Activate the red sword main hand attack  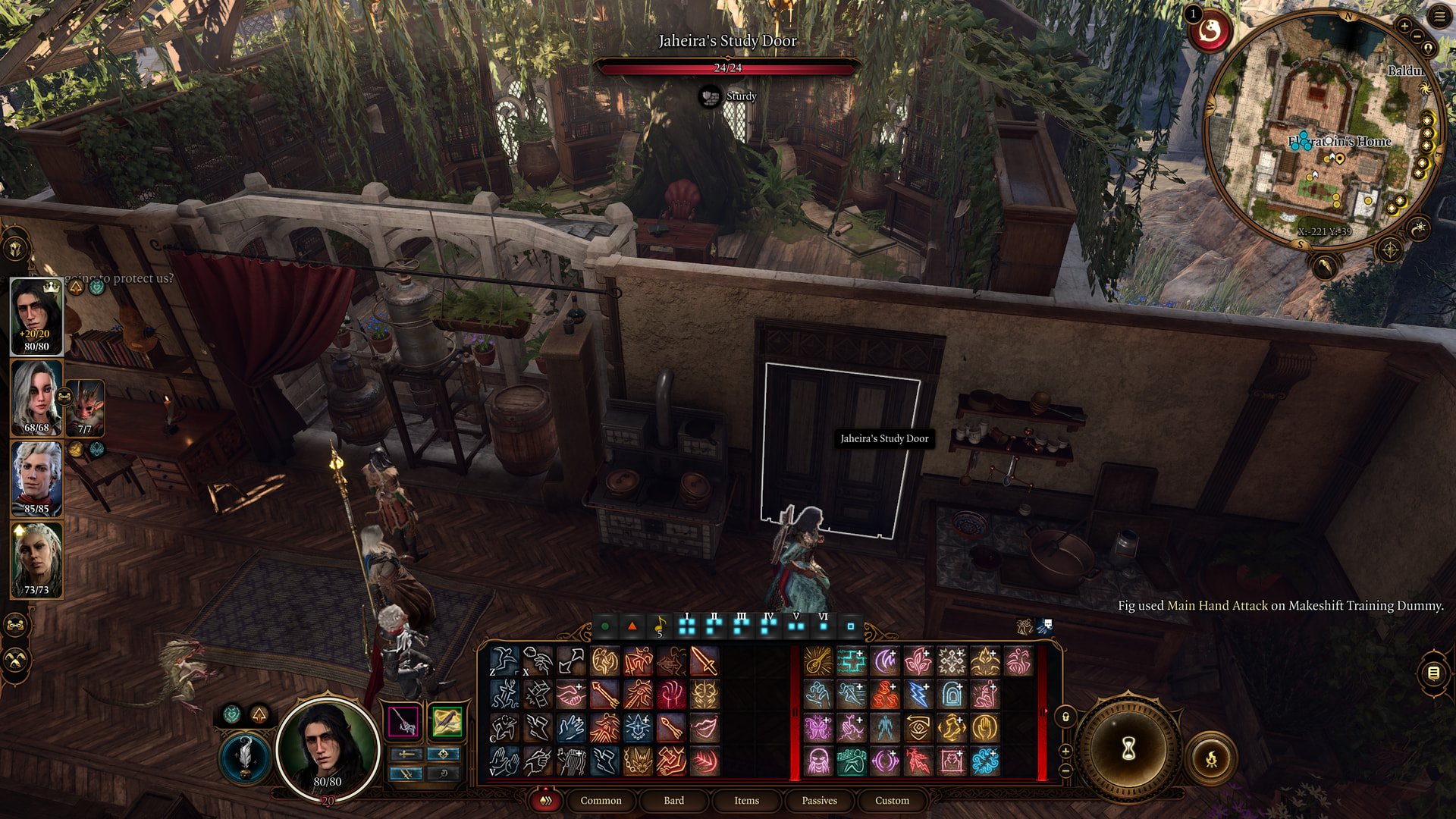click(704, 661)
